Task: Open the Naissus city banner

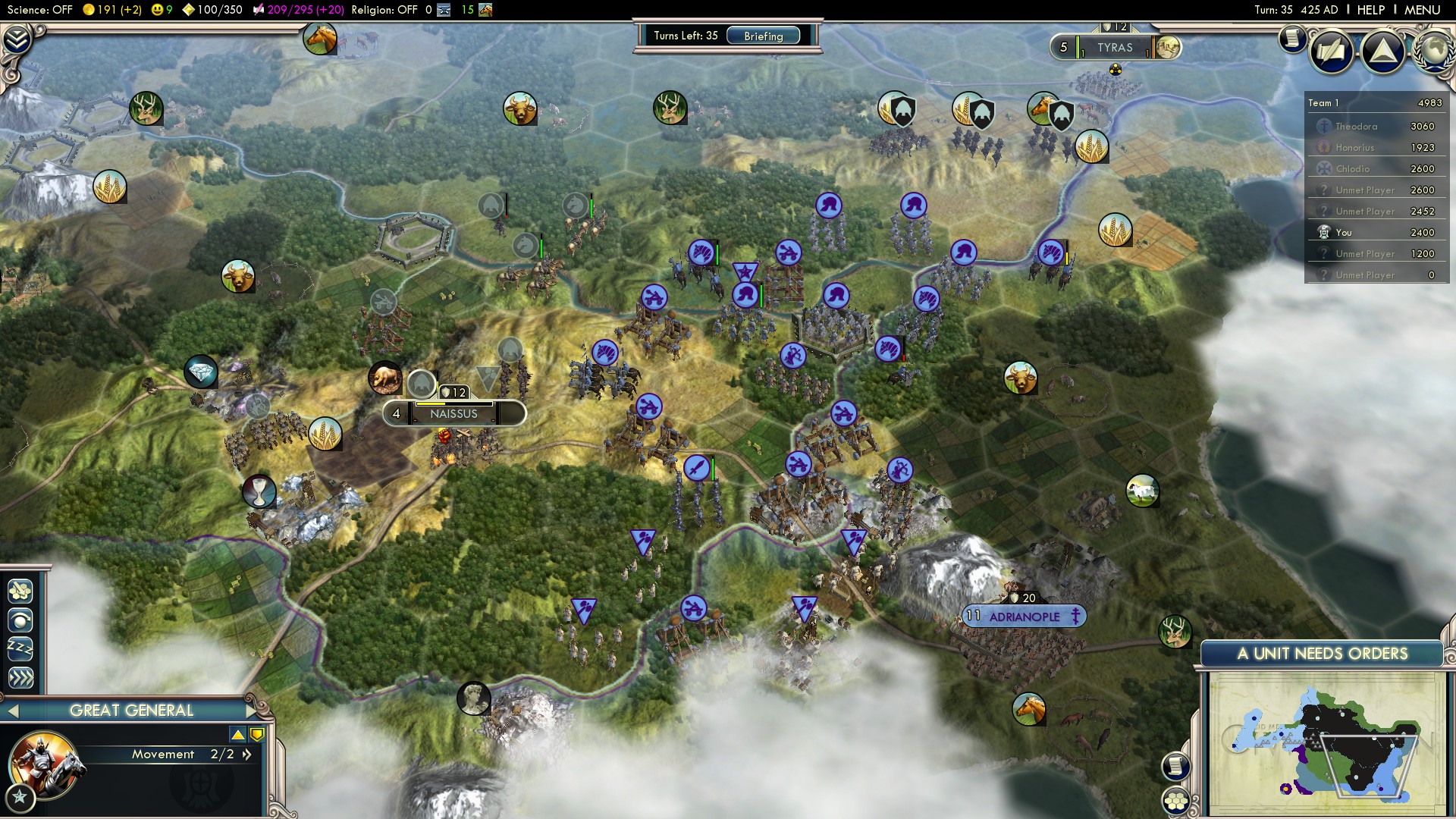Action: click(453, 414)
